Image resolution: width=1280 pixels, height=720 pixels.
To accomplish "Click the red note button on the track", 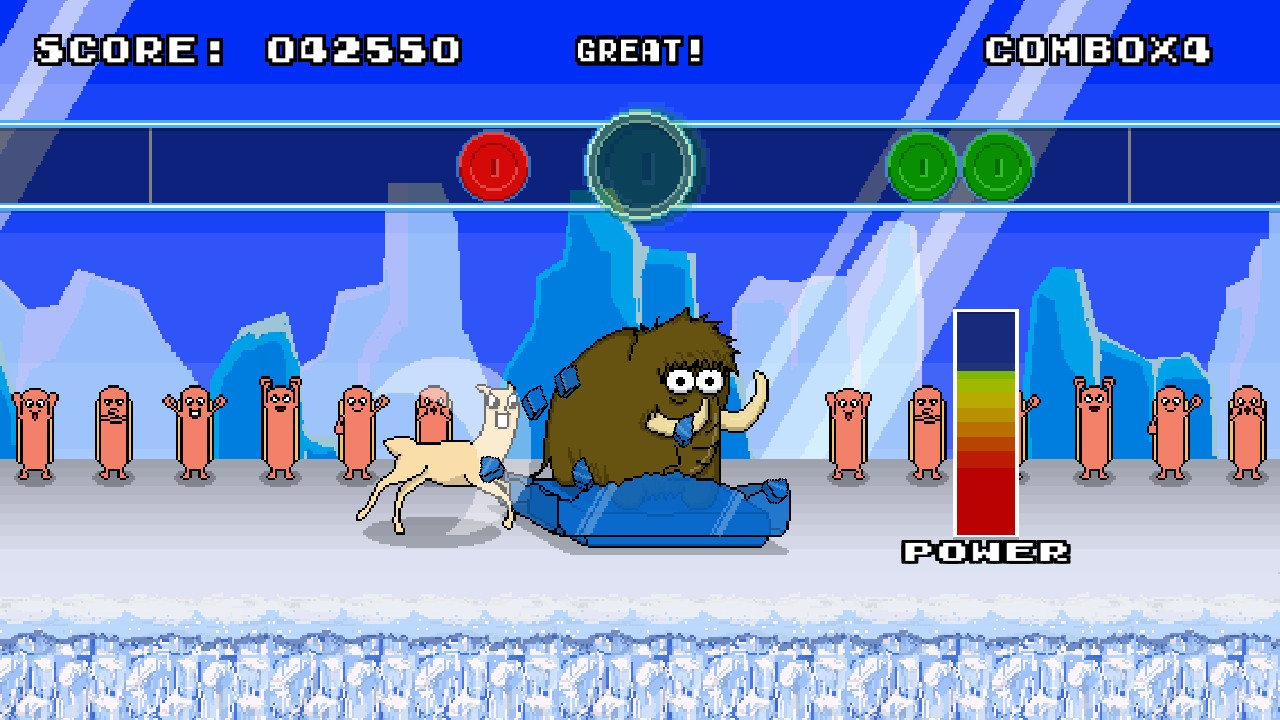I will [494, 166].
